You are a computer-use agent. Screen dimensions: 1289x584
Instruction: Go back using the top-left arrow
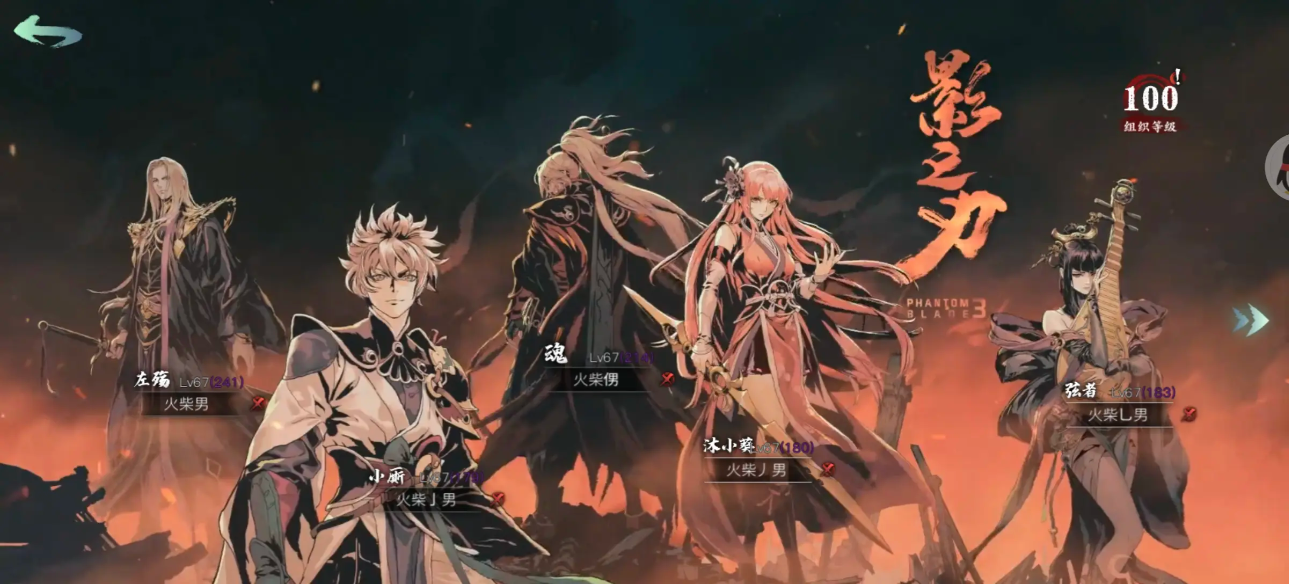[47, 31]
